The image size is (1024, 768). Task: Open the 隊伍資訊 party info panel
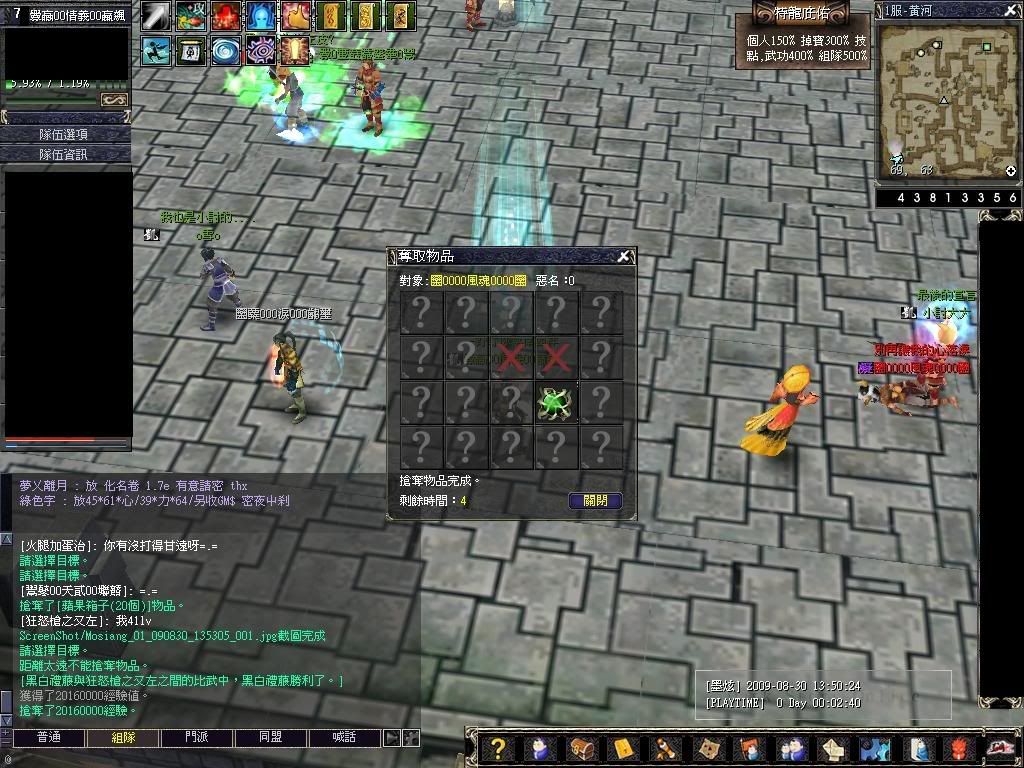[65, 154]
